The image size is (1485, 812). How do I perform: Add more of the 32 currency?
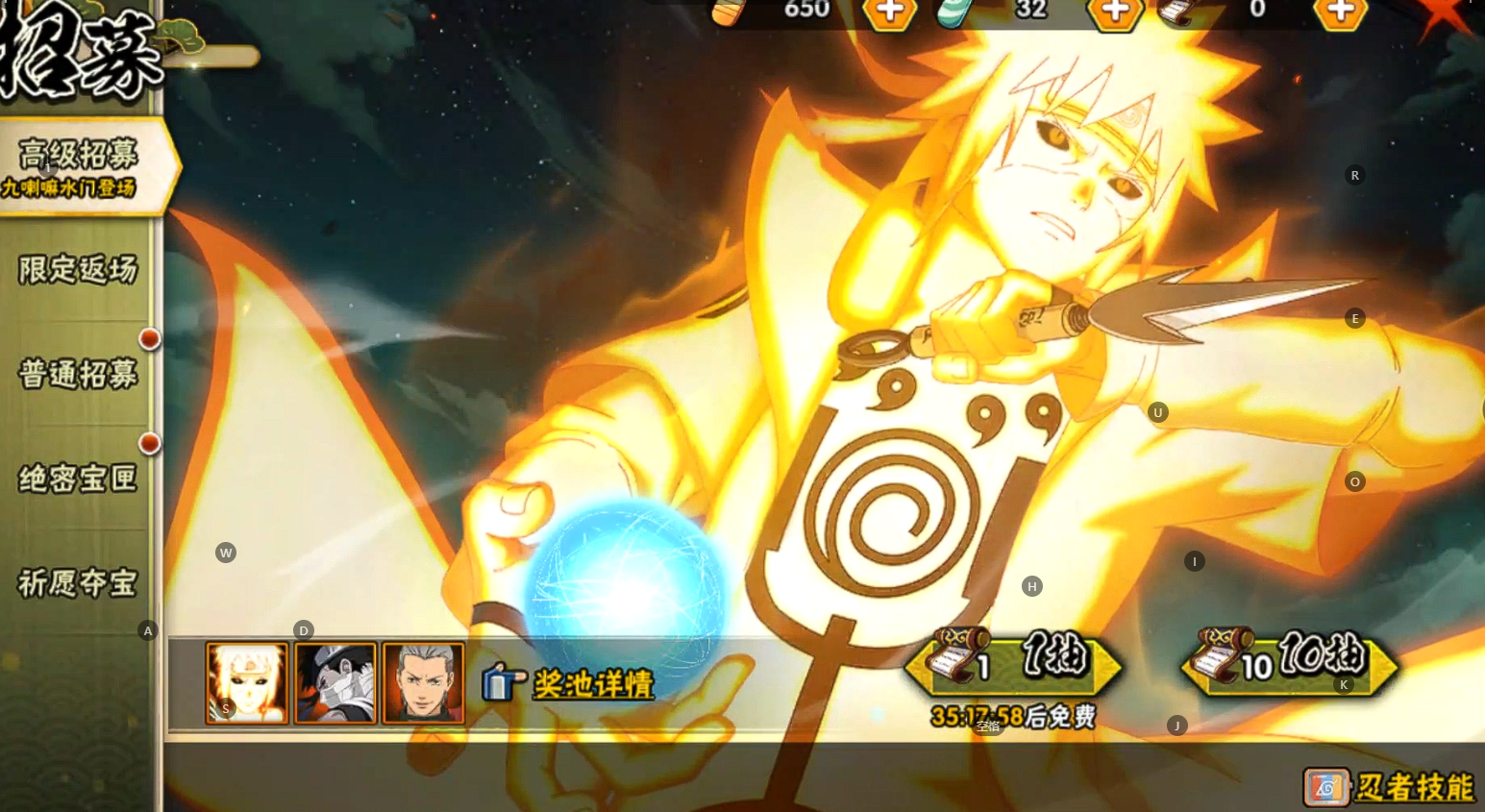click(x=1114, y=12)
